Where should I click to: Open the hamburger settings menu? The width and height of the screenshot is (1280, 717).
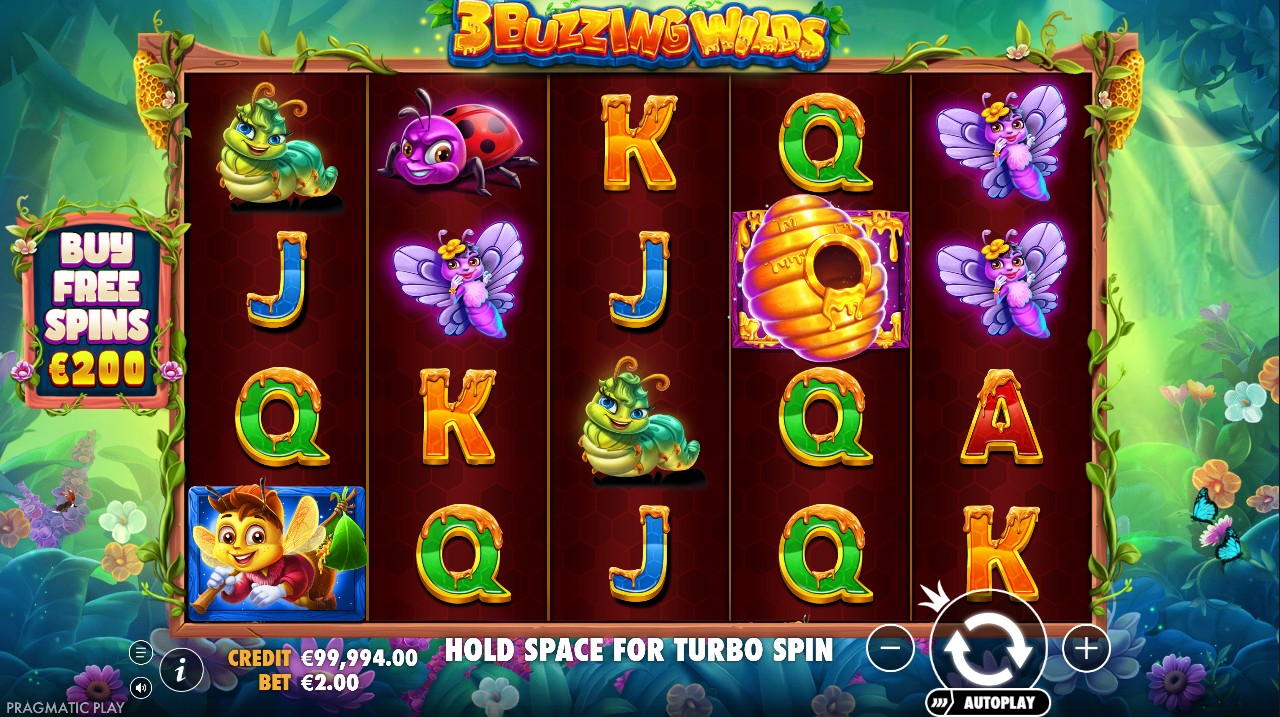pyautogui.click(x=141, y=653)
